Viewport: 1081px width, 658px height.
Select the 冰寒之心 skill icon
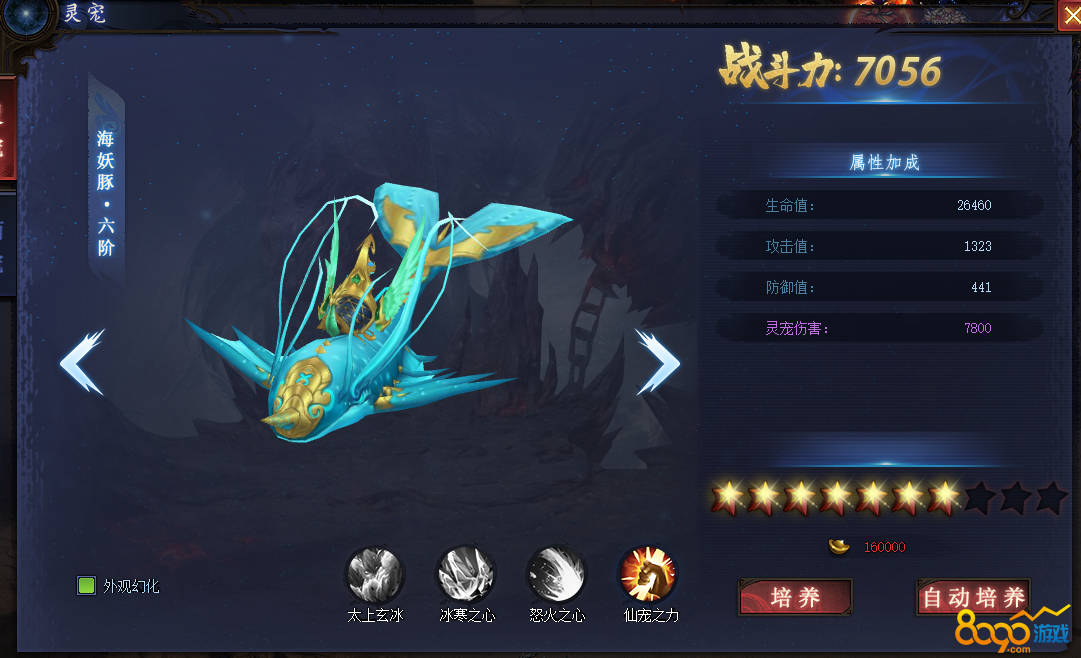(x=466, y=575)
